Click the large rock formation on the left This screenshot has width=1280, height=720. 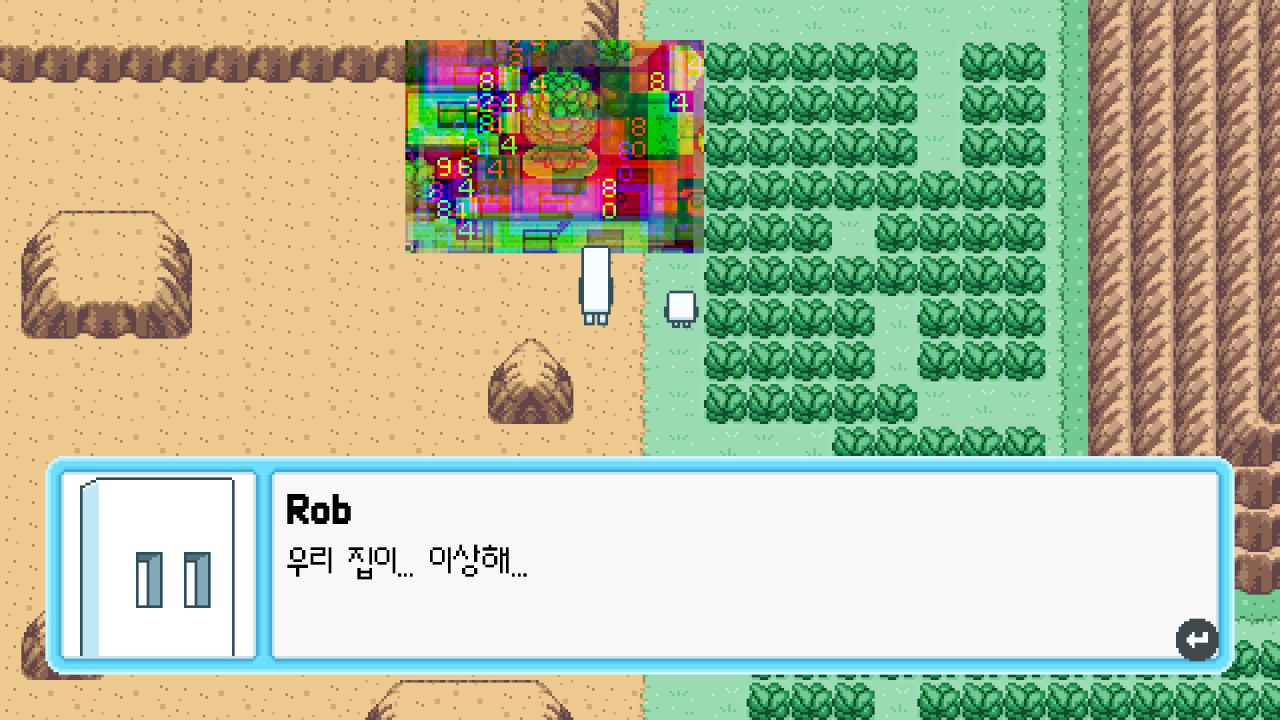tap(105, 270)
